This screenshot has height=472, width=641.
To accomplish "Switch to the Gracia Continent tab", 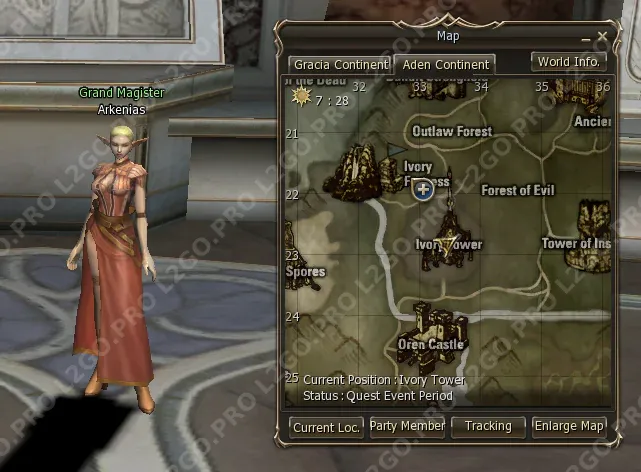I will point(339,65).
